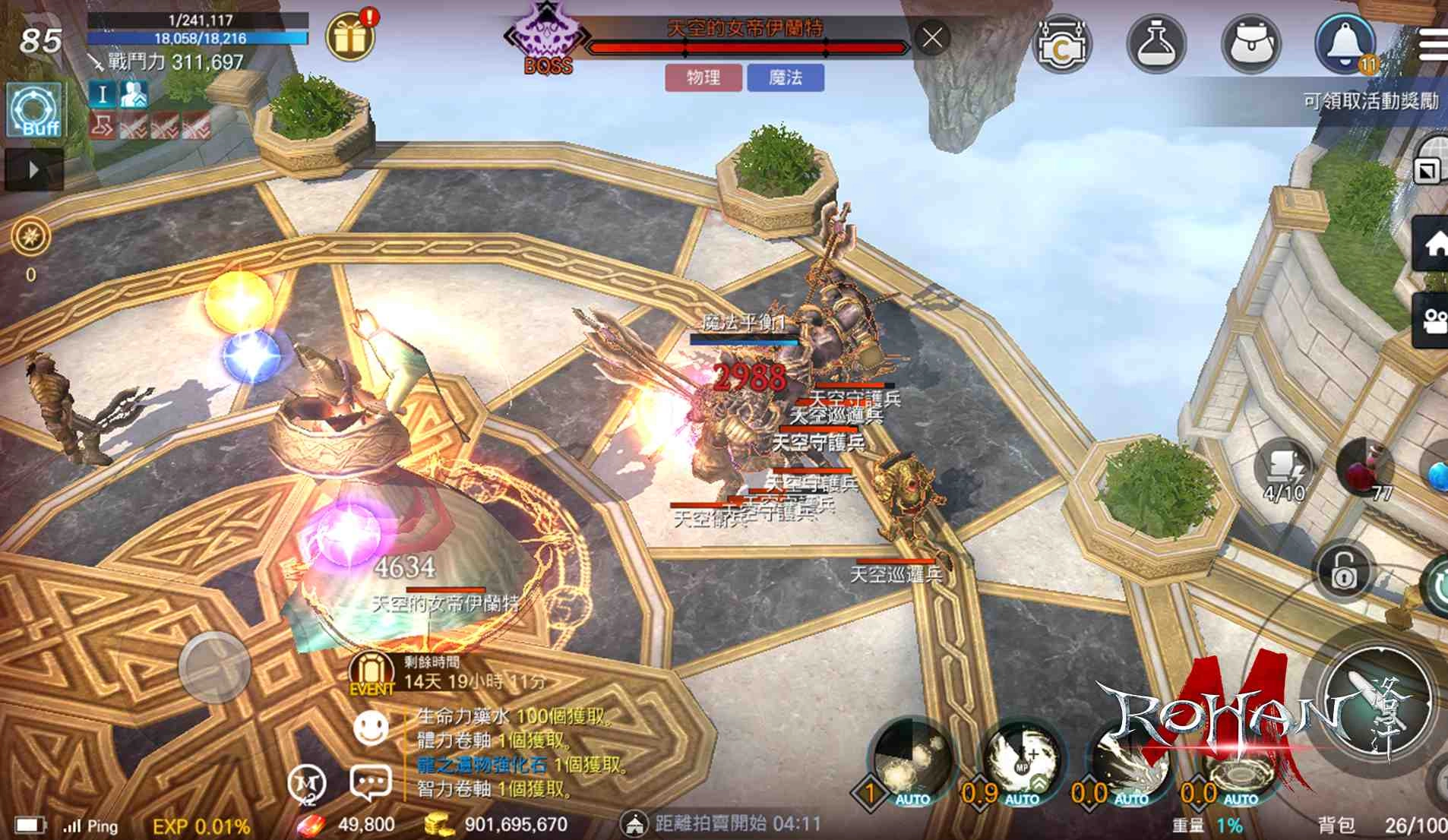1448x840 pixels.
Task: Open the backpack inventory
Action: coord(1250,45)
